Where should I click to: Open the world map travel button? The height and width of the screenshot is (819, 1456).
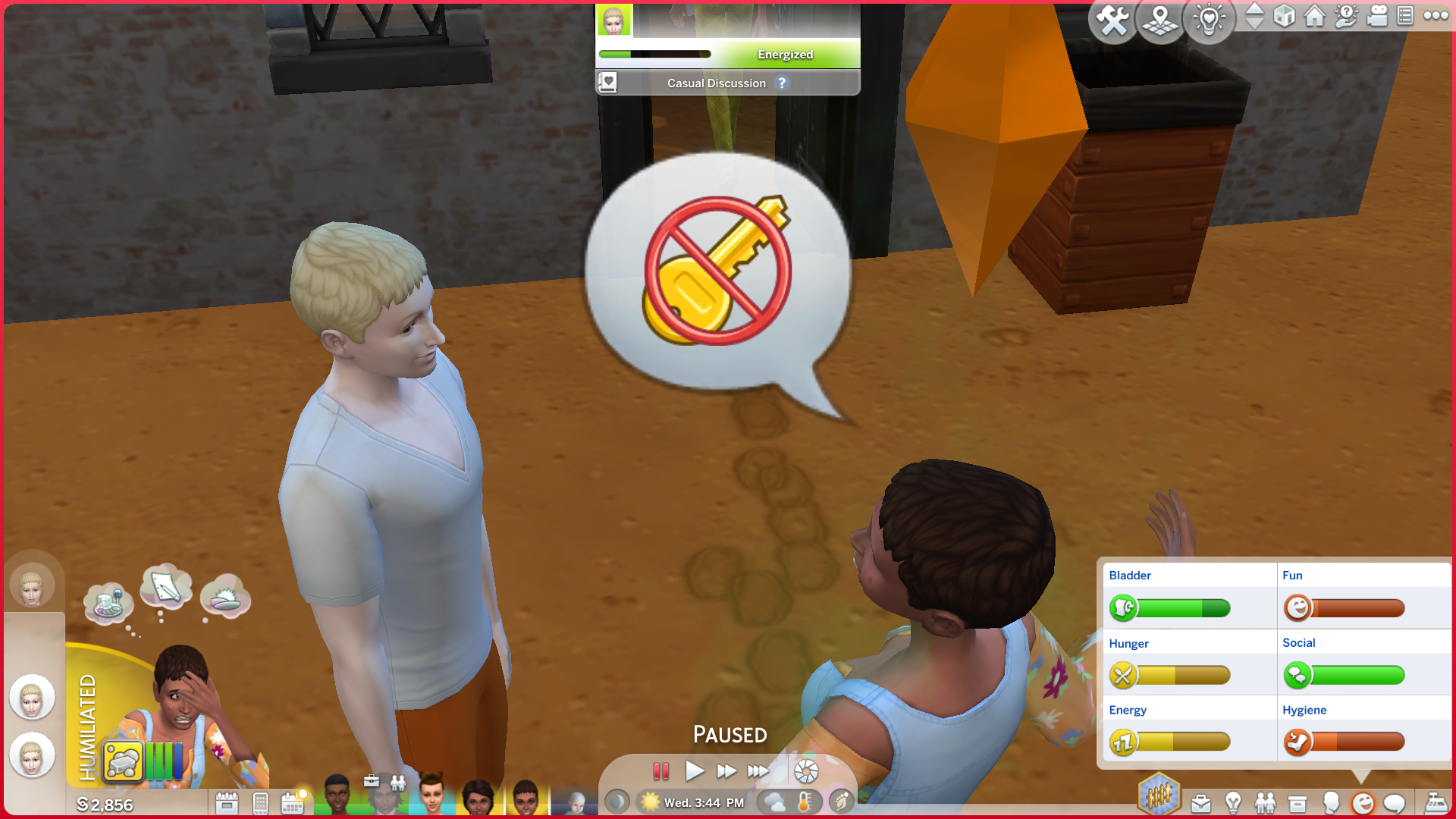(x=1160, y=20)
